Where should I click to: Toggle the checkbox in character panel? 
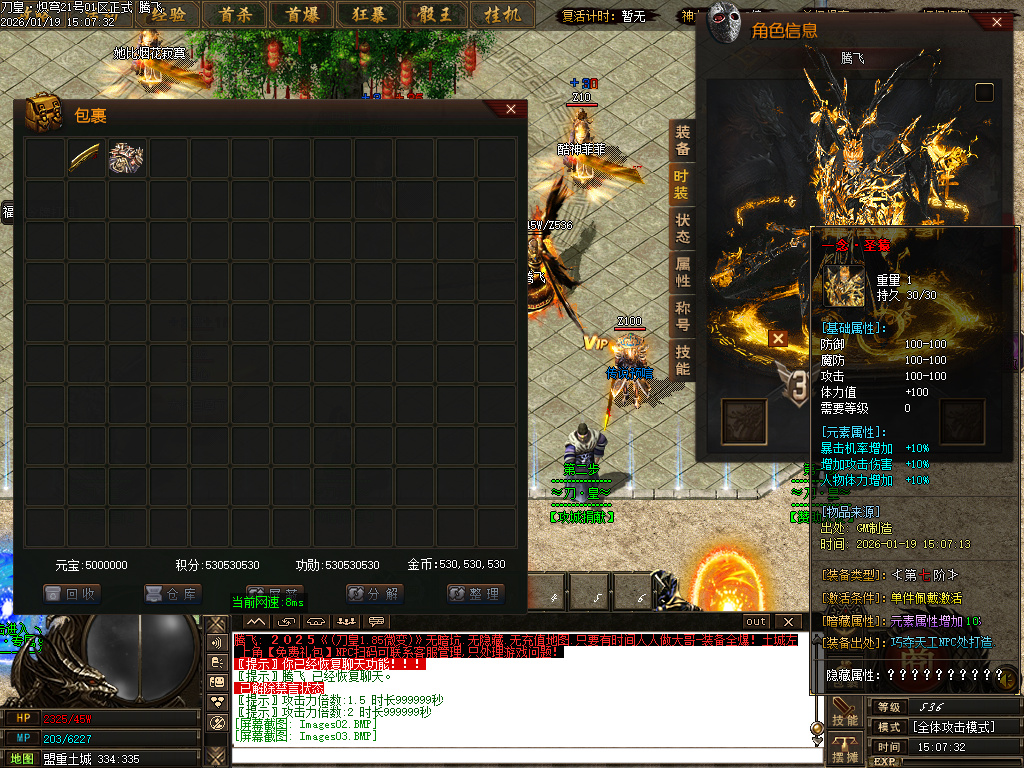[985, 92]
